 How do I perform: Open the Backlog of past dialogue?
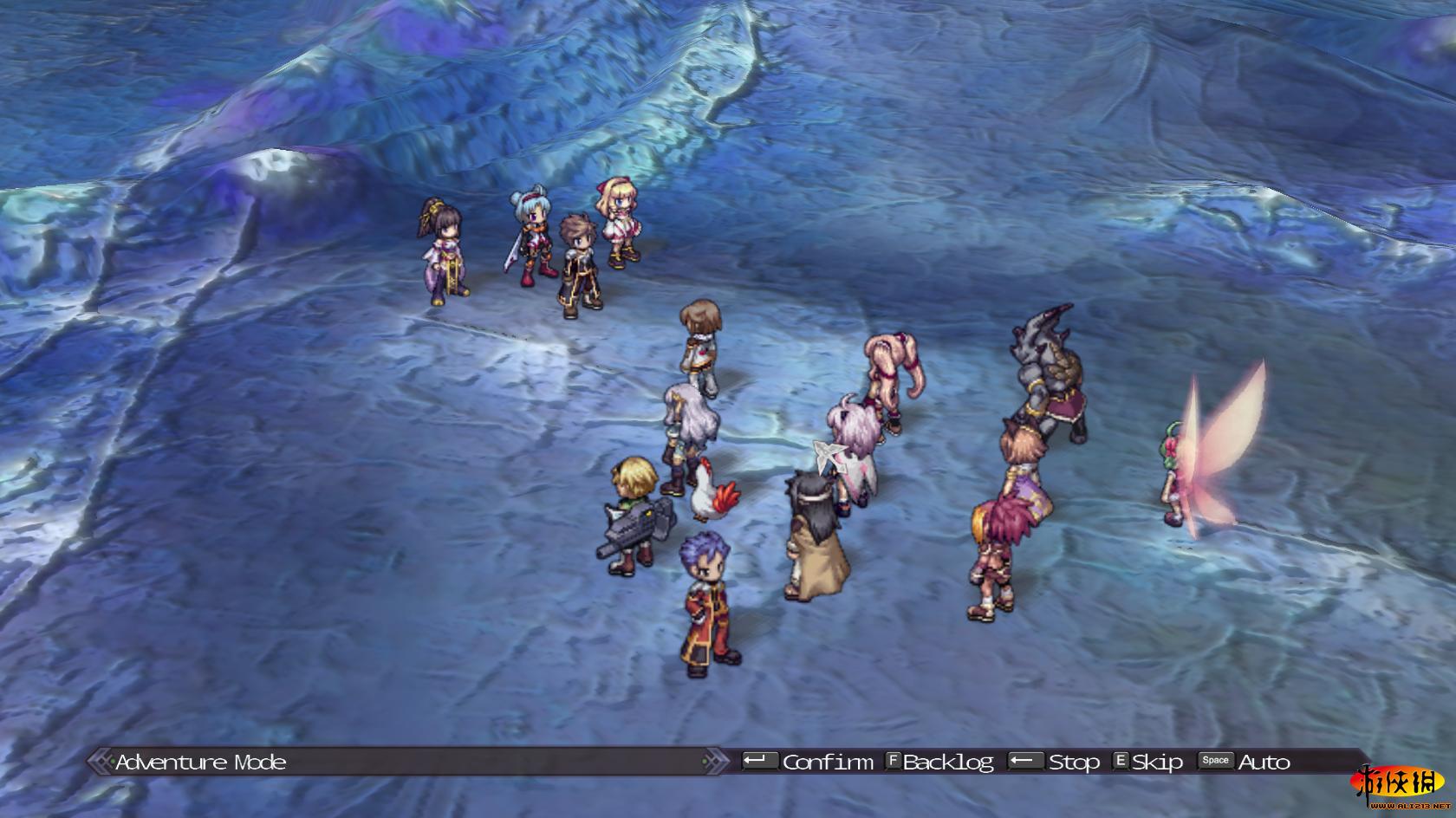click(947, 762)
